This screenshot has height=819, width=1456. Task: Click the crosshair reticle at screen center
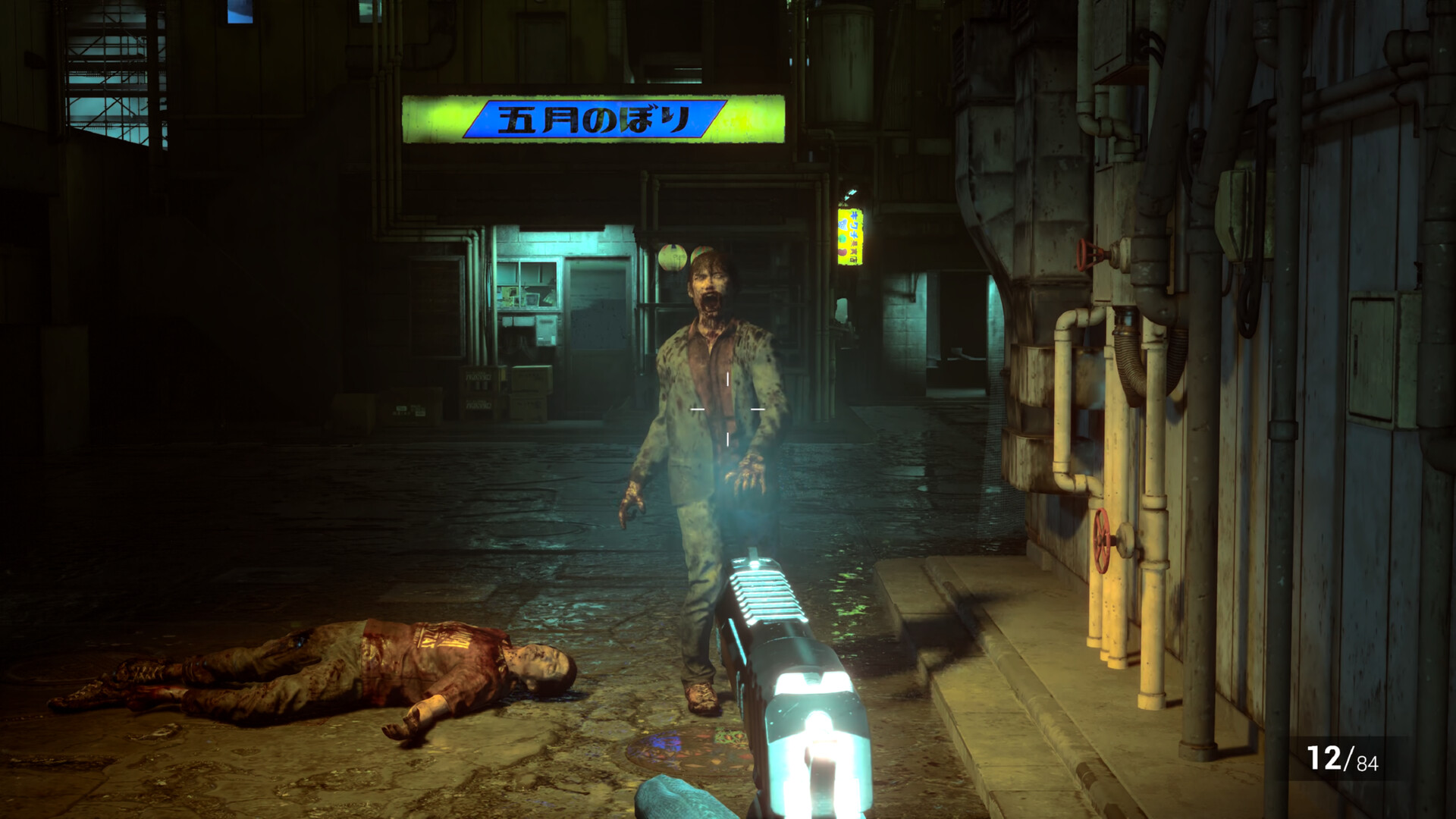[727, 408]
